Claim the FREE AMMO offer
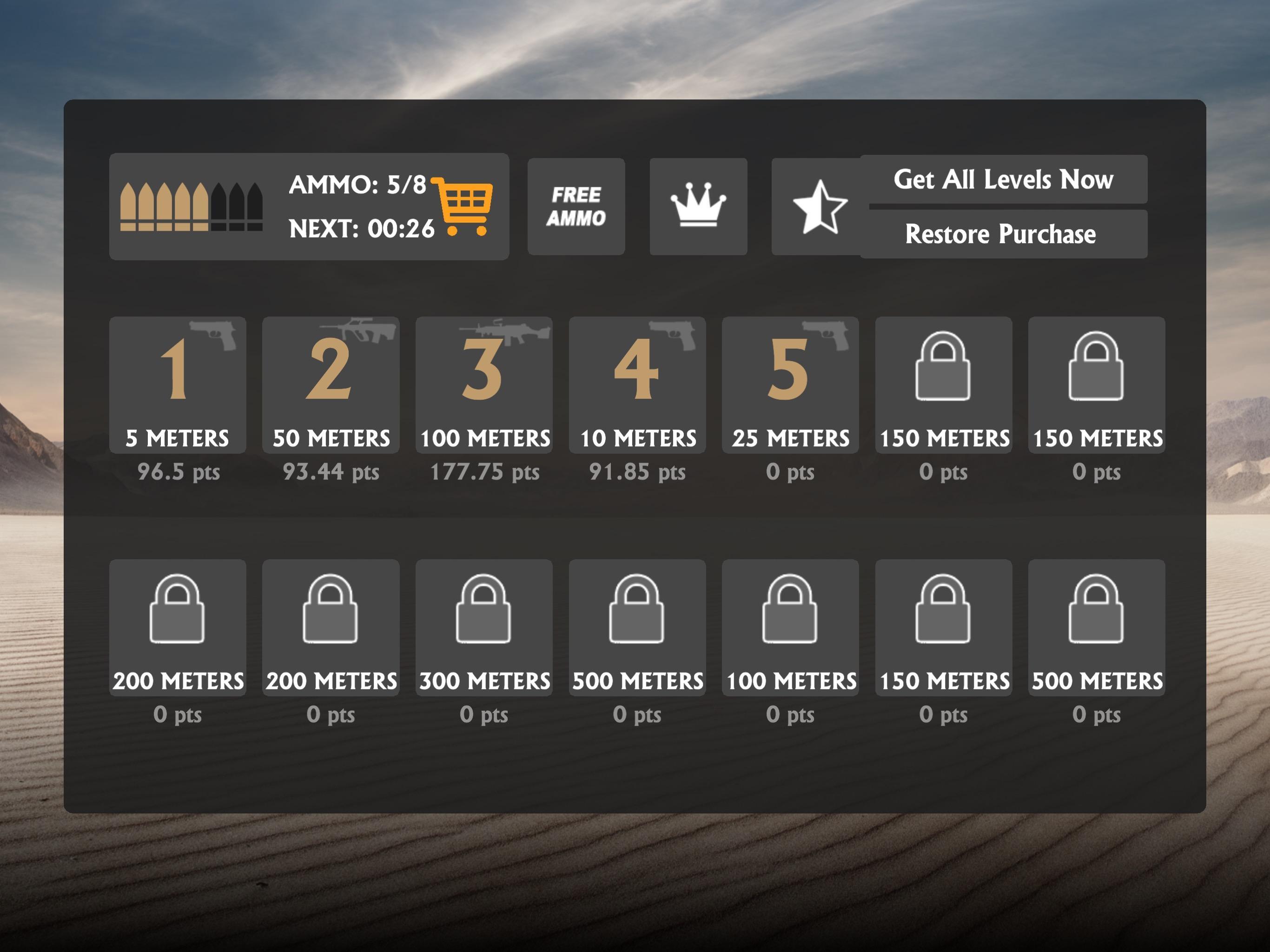 click(576, 207)
